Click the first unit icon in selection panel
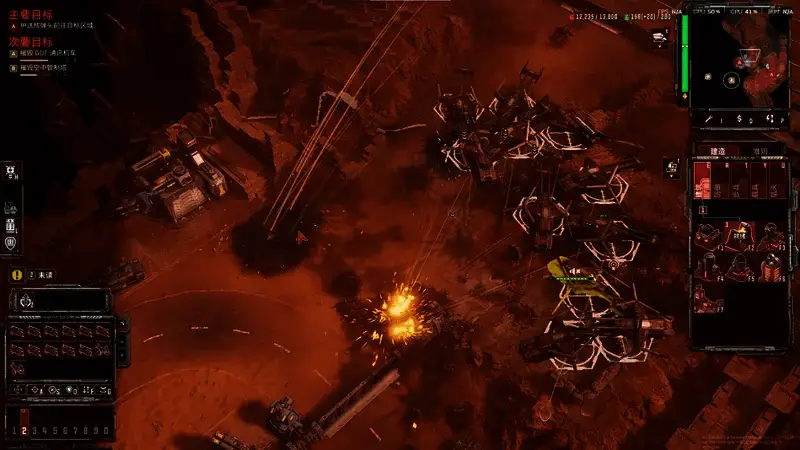Image resolution: width=800 pixels, height=450 pixels. (x=19, y=332)
